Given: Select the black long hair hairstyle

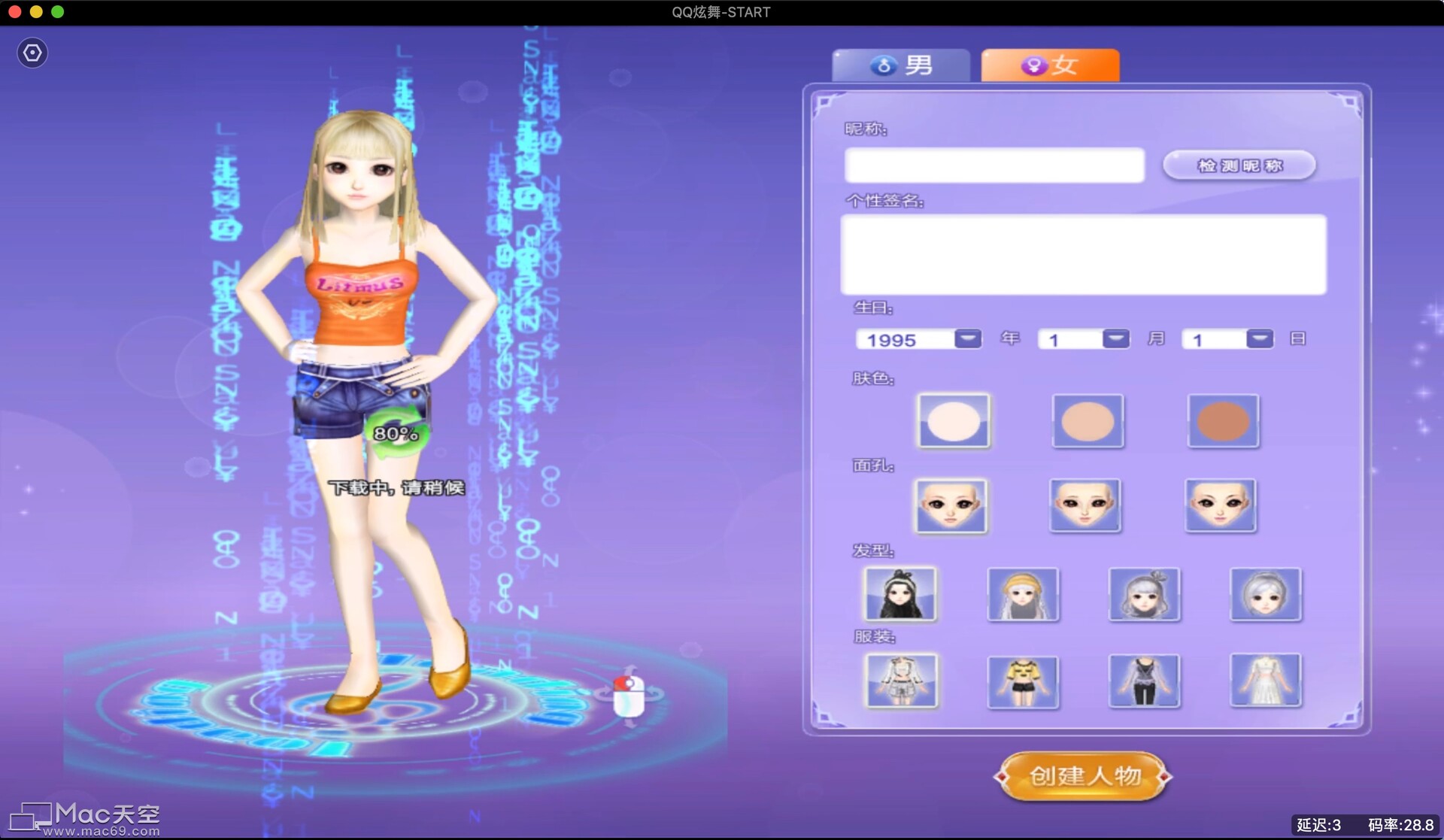Looking at the screenshot, I should tap(900, 594).
